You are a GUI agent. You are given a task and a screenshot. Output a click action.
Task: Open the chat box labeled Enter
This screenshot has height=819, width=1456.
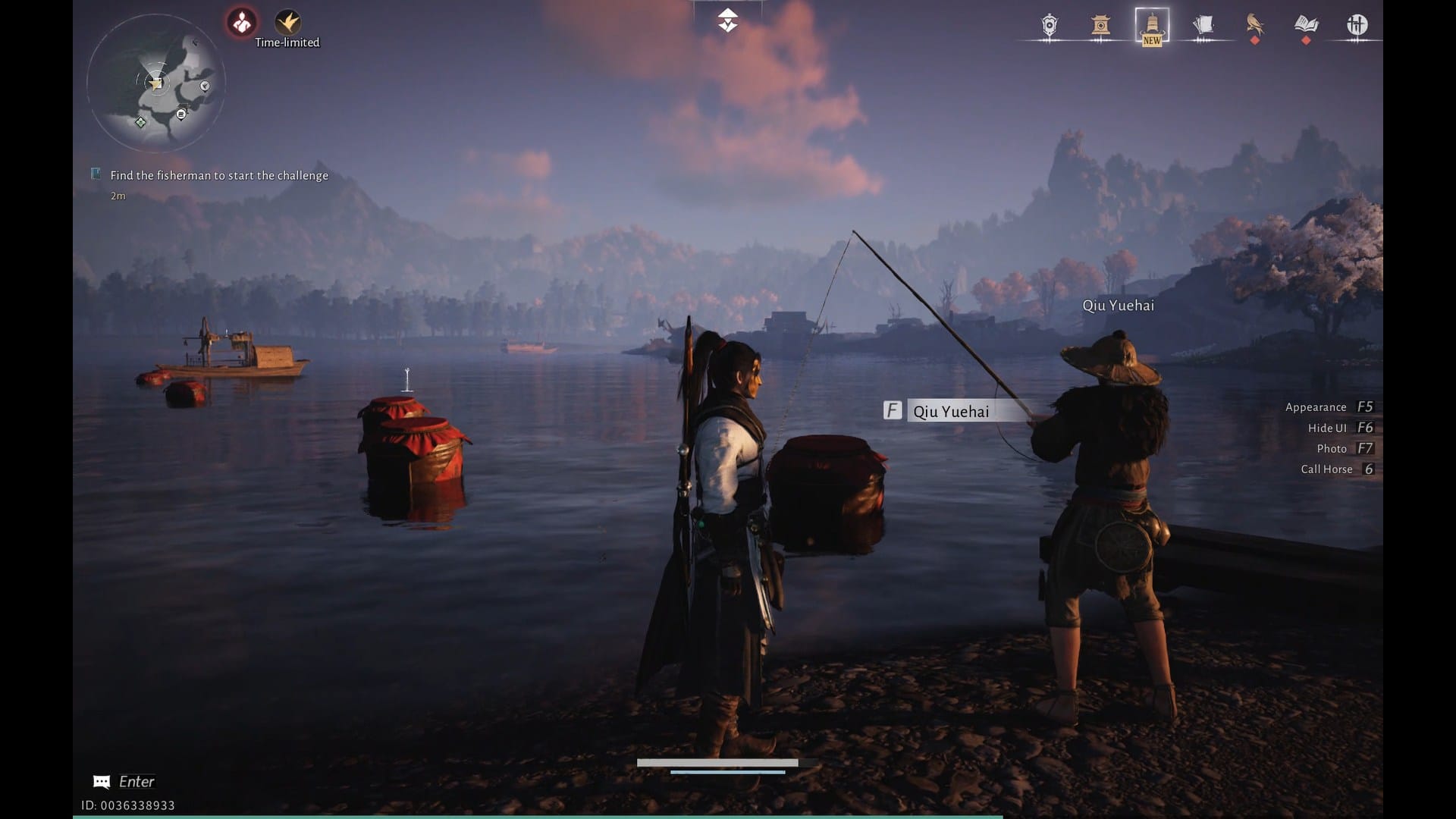click(124, 782)
